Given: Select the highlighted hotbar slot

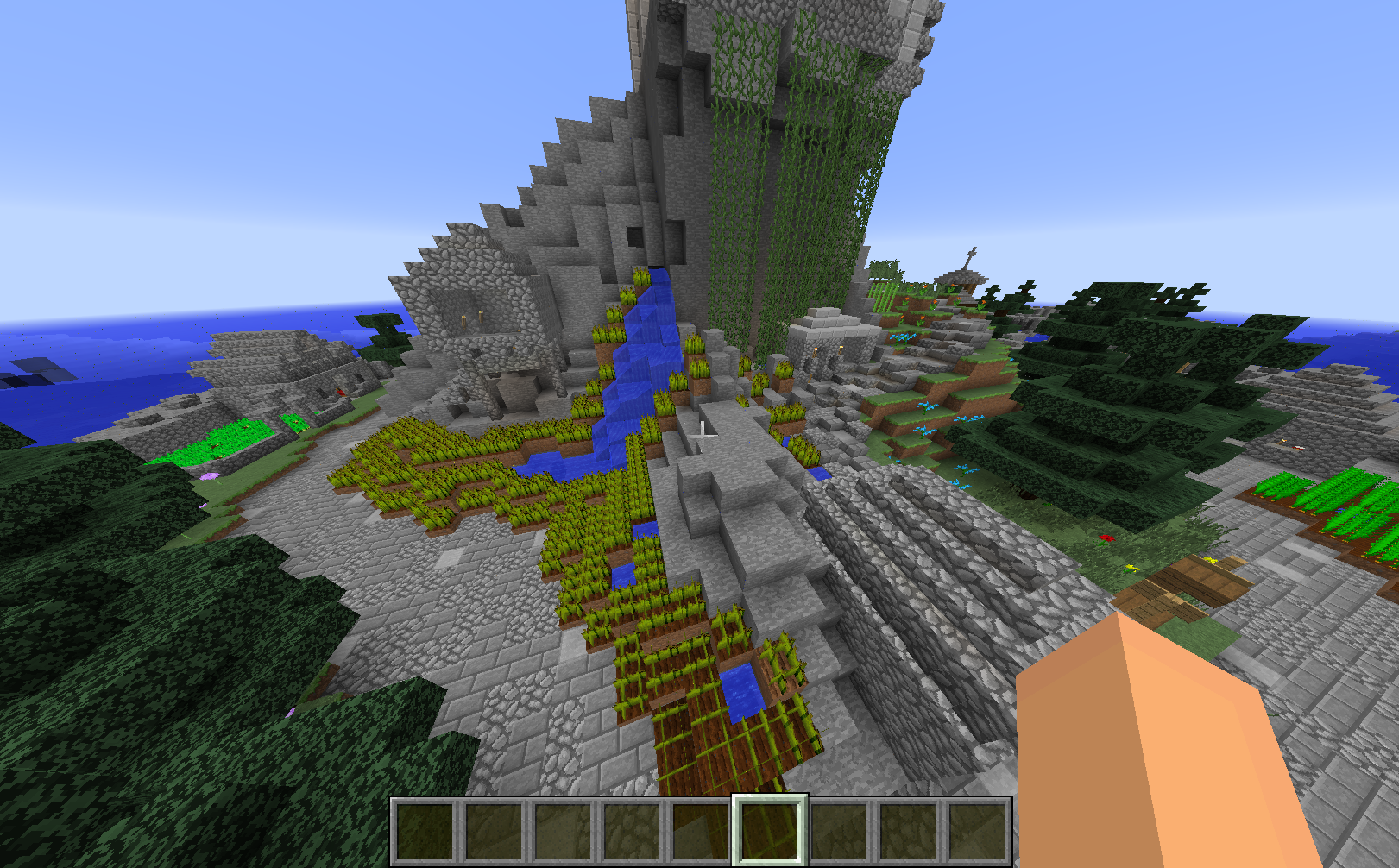Looking at the screenshot, I should click(x=770, y=830).
